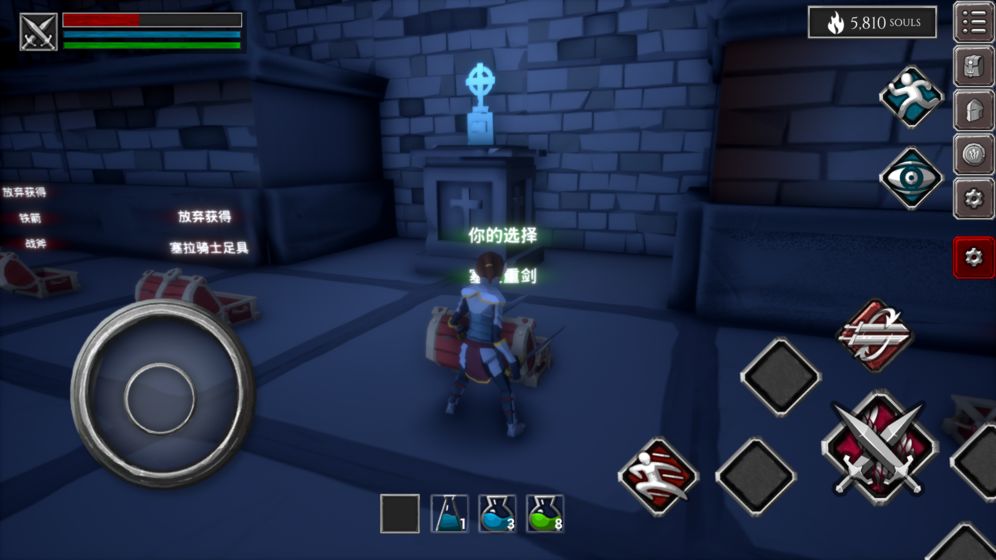Open the armor inventory button
This screenshot has height=560, width=996.
(973, 66)
